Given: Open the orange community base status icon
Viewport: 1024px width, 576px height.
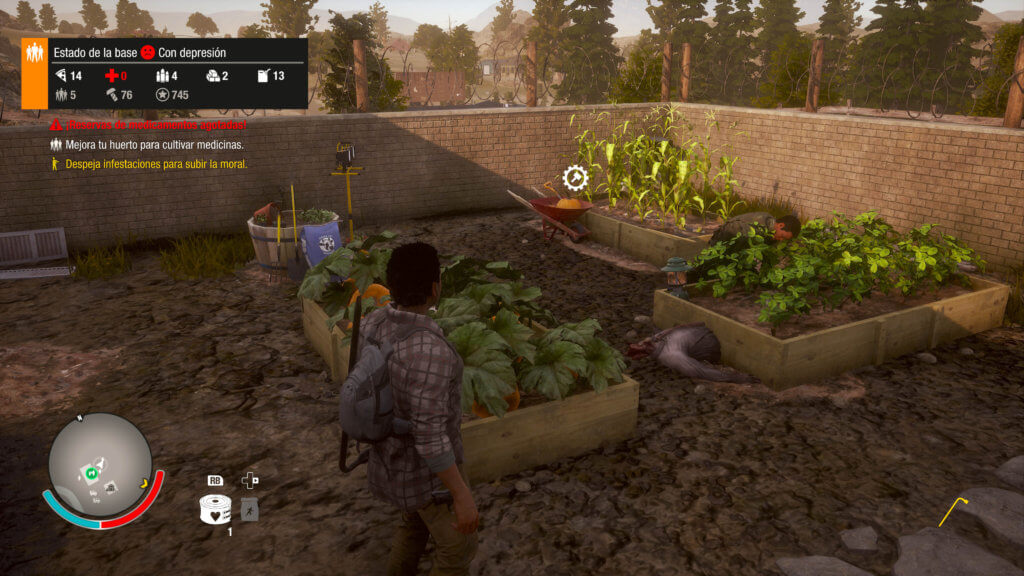Looking at the screenshot, I should point(34,73).
